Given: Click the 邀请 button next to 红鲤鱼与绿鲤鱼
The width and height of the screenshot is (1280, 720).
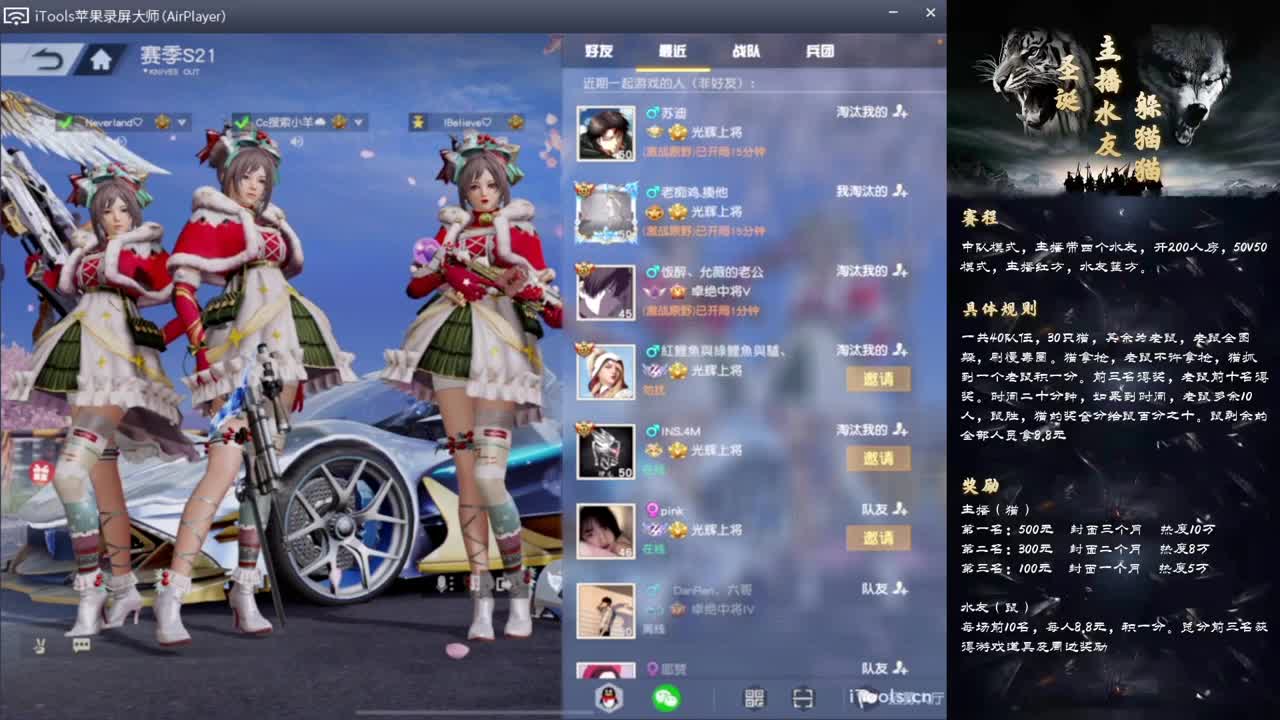Looking at the screenshot, I should tap(879, 380).
